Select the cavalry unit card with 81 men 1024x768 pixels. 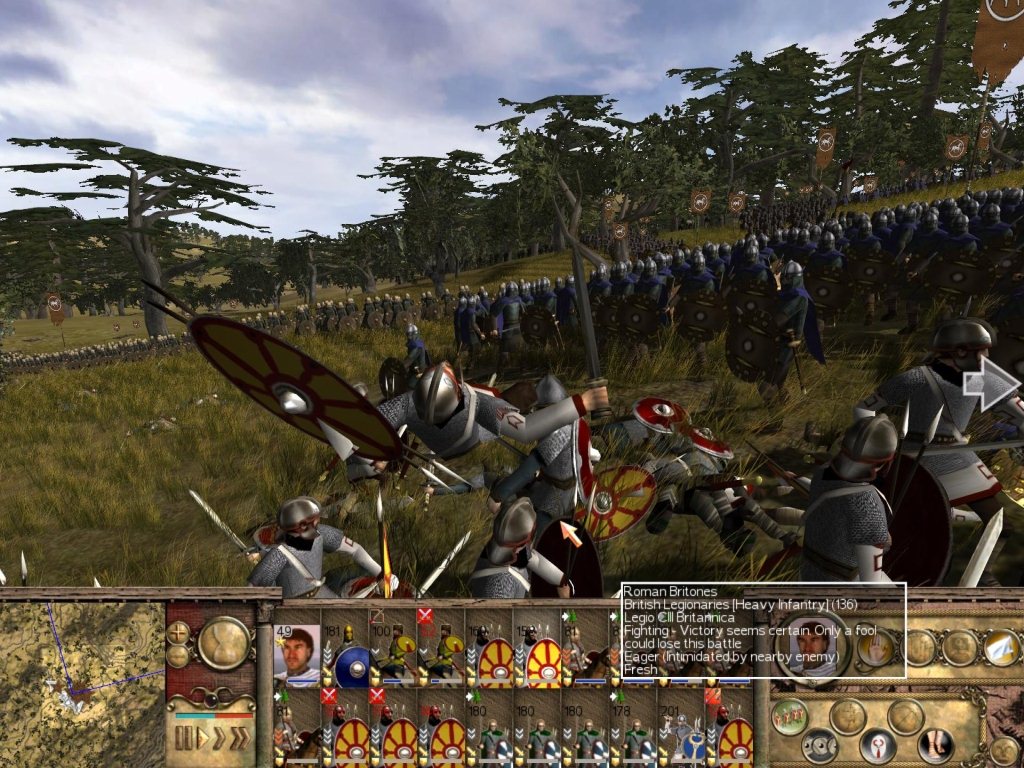pyautogui.click(x=585, y=652)
